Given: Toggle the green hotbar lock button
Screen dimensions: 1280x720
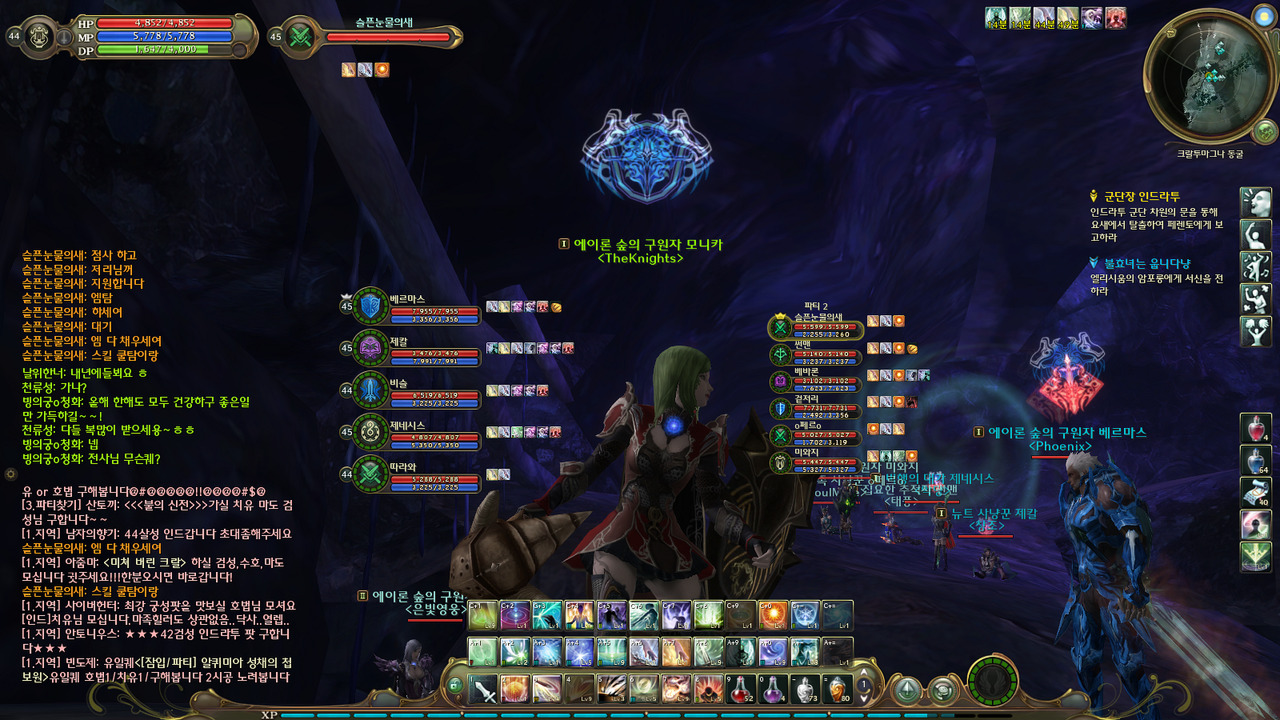Looking at the screenshot, I should pyautogui.click(x=455, y=686).
